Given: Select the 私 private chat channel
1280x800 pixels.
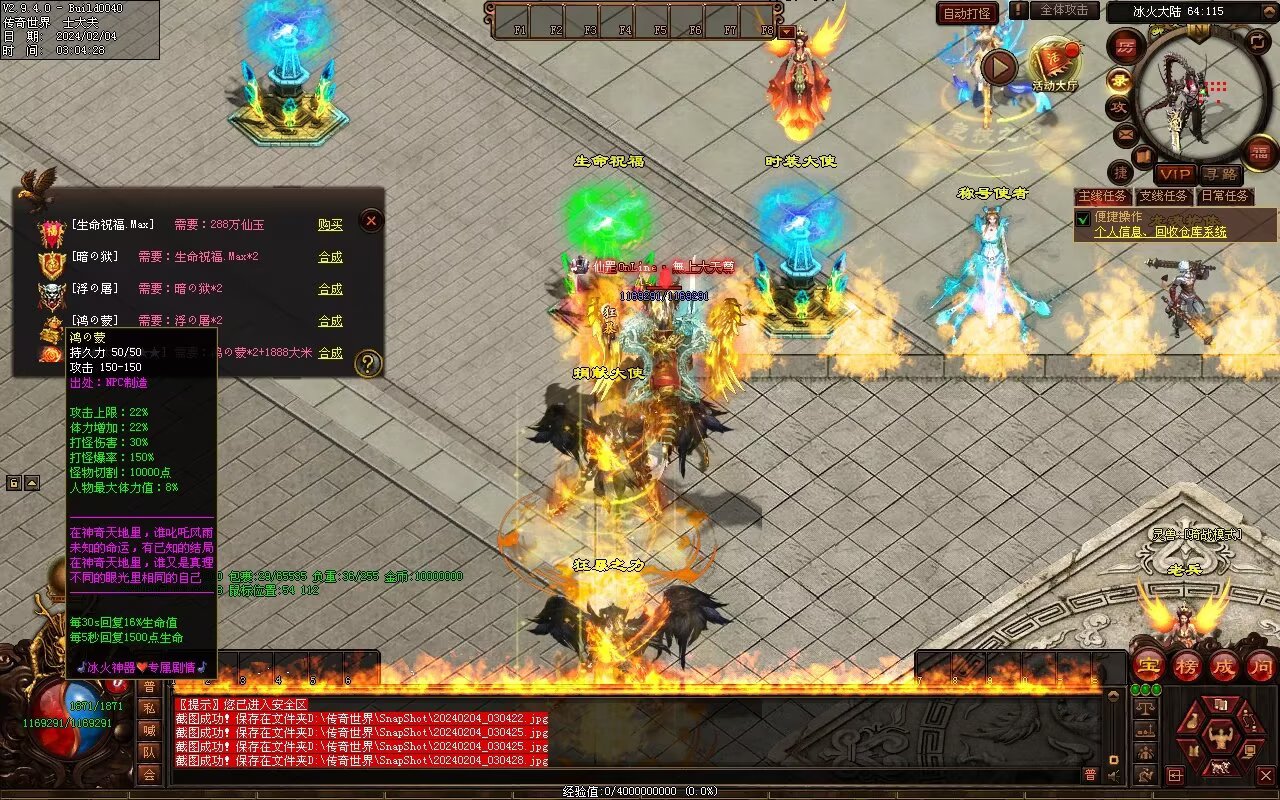Looking at the screenshot, I should click(149, 708).
